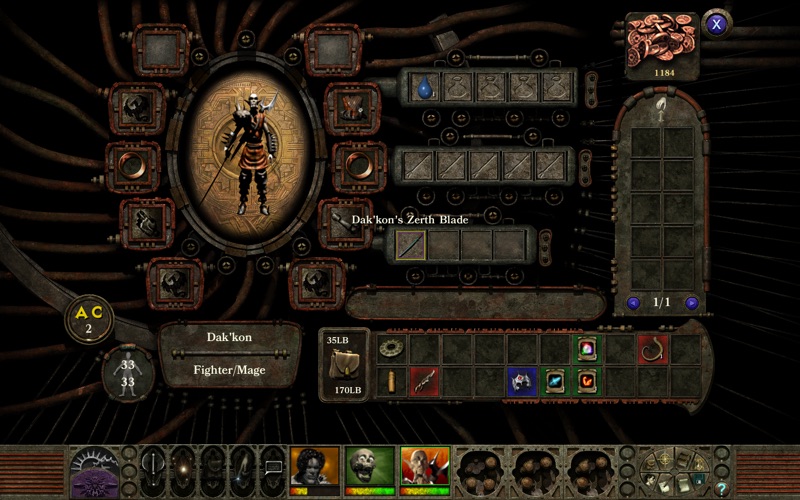Pick the stone ring item in backpack
The width and height of the screenshot is (800, 500).
point(392,348)
